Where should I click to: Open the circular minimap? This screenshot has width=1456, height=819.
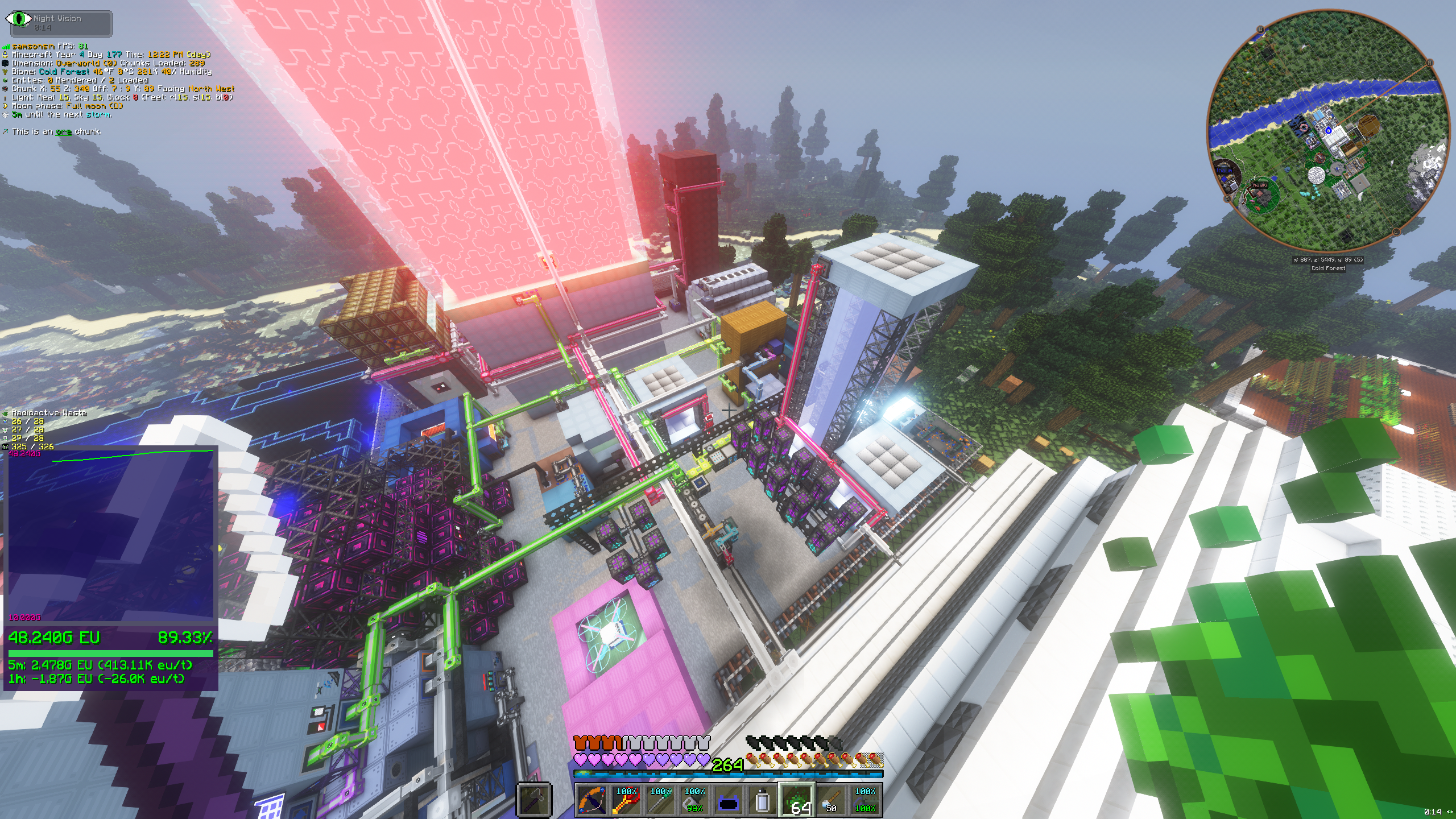(1329, 130)
